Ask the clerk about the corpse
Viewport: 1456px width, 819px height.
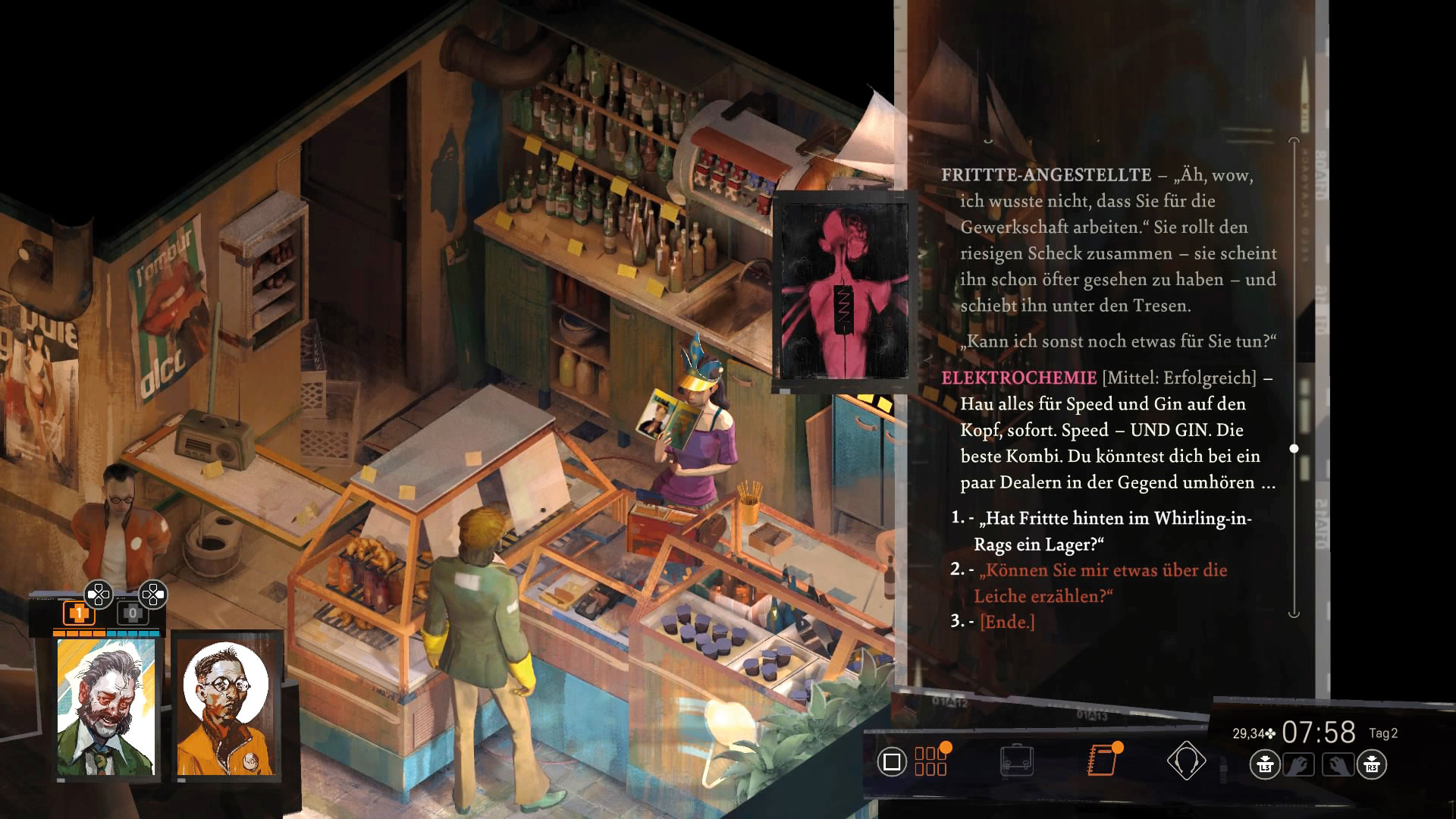click(1101, 582)
